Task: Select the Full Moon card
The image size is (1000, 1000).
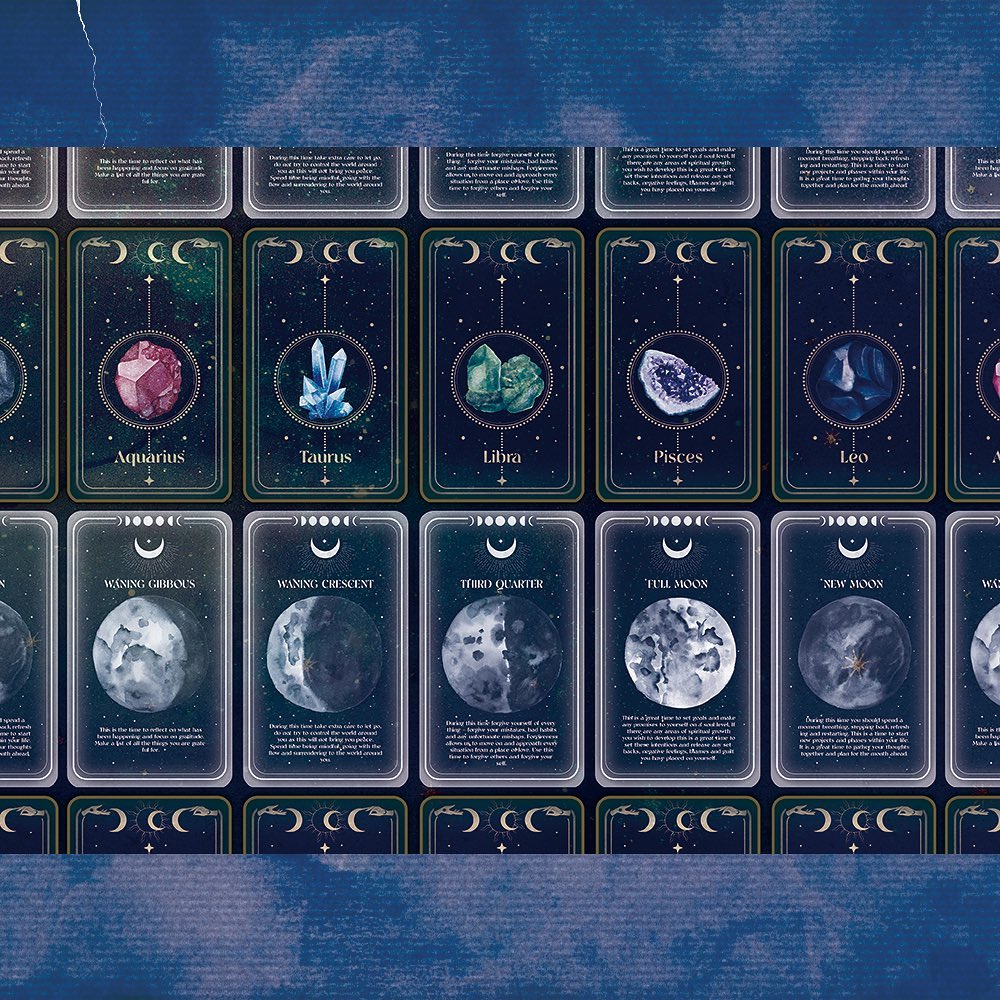Action: pyautogui.click(x=678, y=648)
